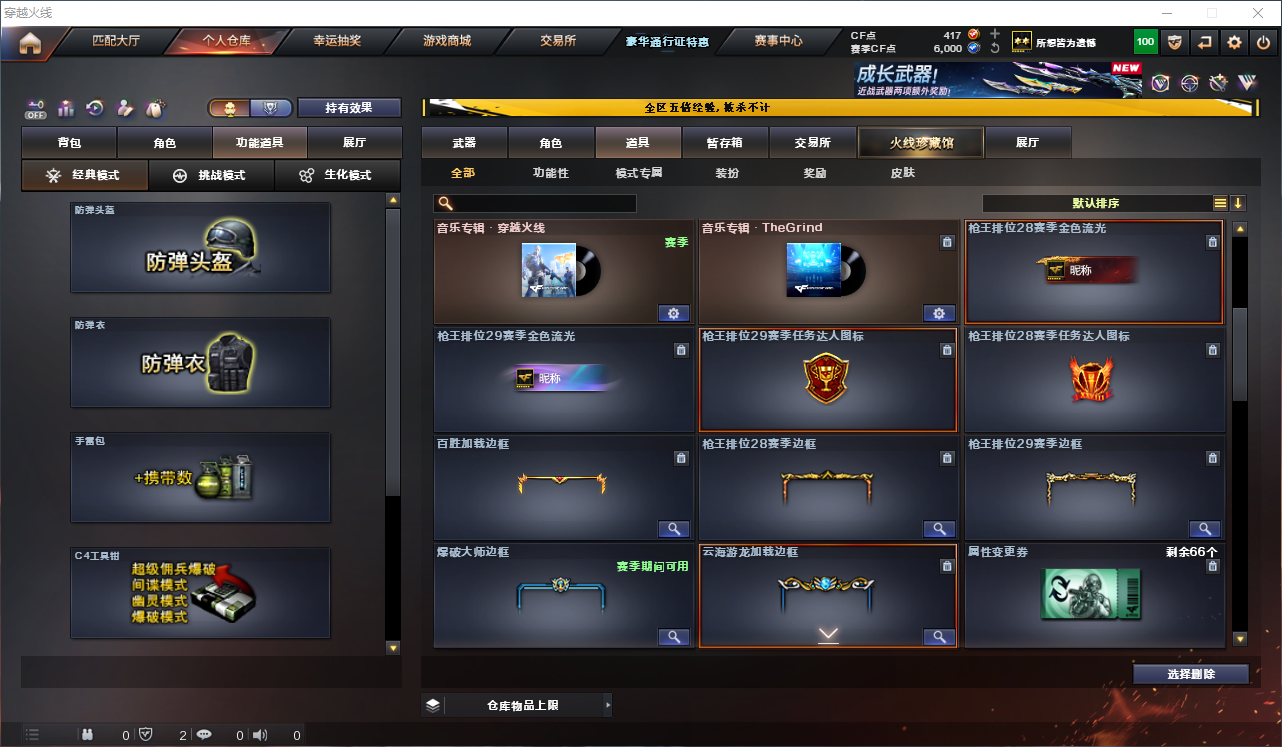Open the gear icon on 音乐专辑·穿越火线 album
The image size is (1282, 747).
point(673,313)
